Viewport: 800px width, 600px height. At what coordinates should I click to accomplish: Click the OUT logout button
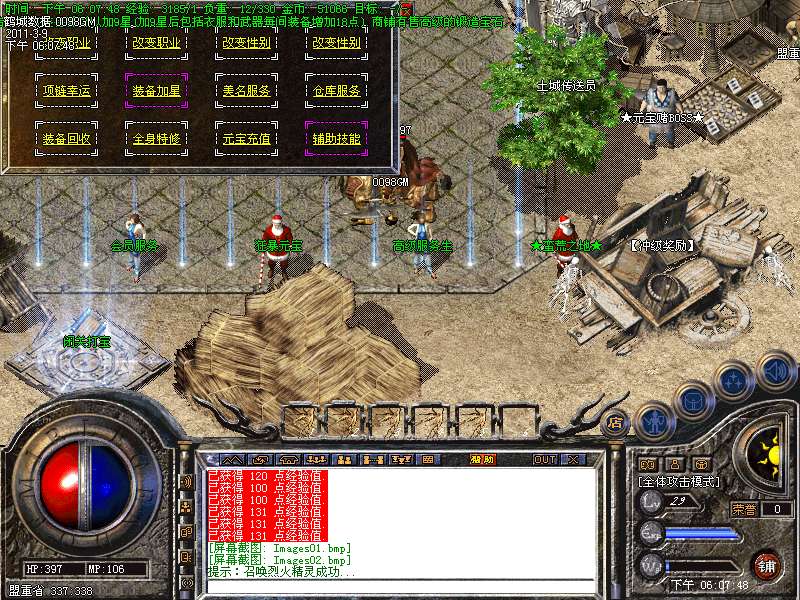tap(545, 459)
